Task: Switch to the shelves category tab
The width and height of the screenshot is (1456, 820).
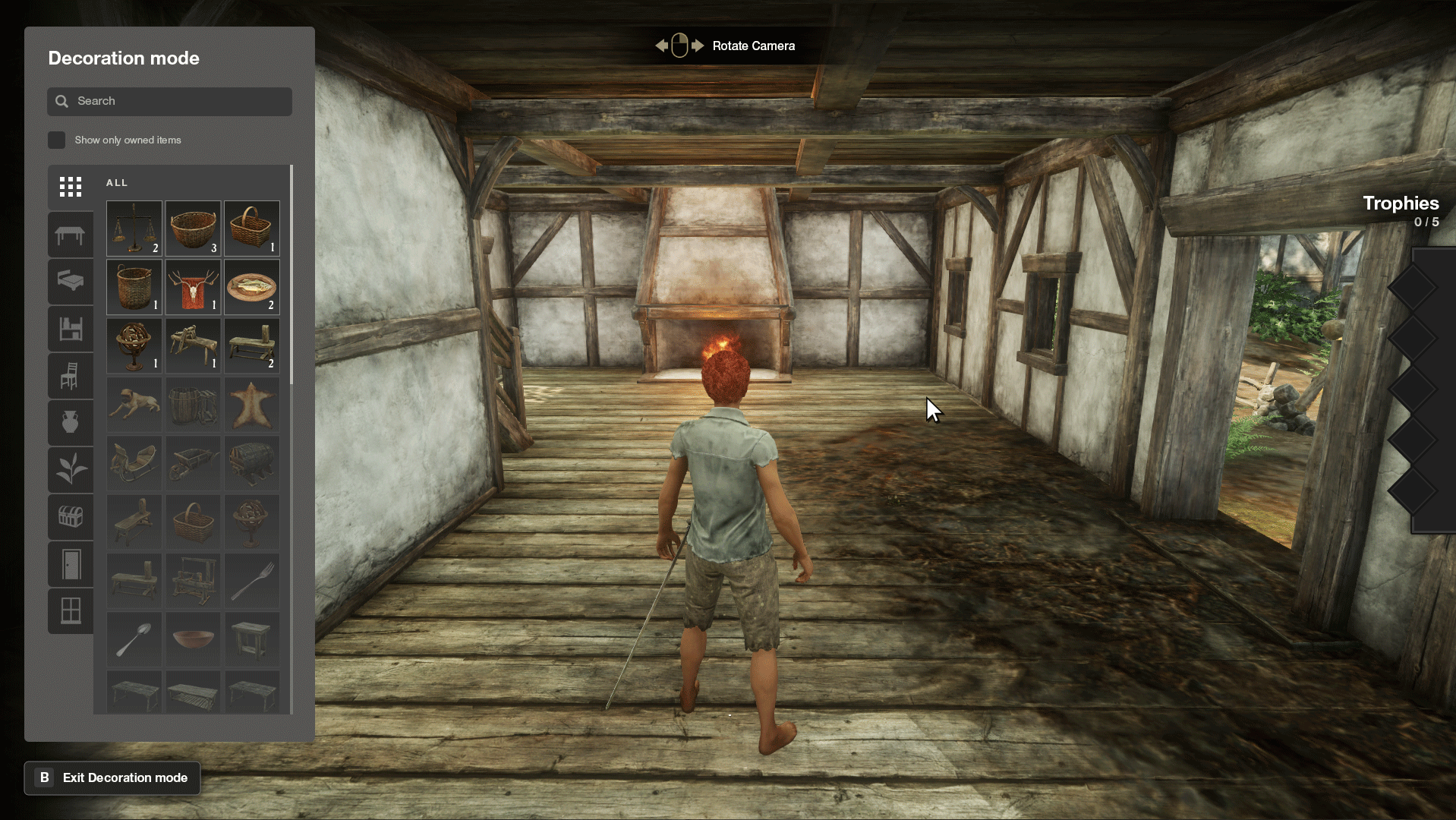Action: point(71,329)
